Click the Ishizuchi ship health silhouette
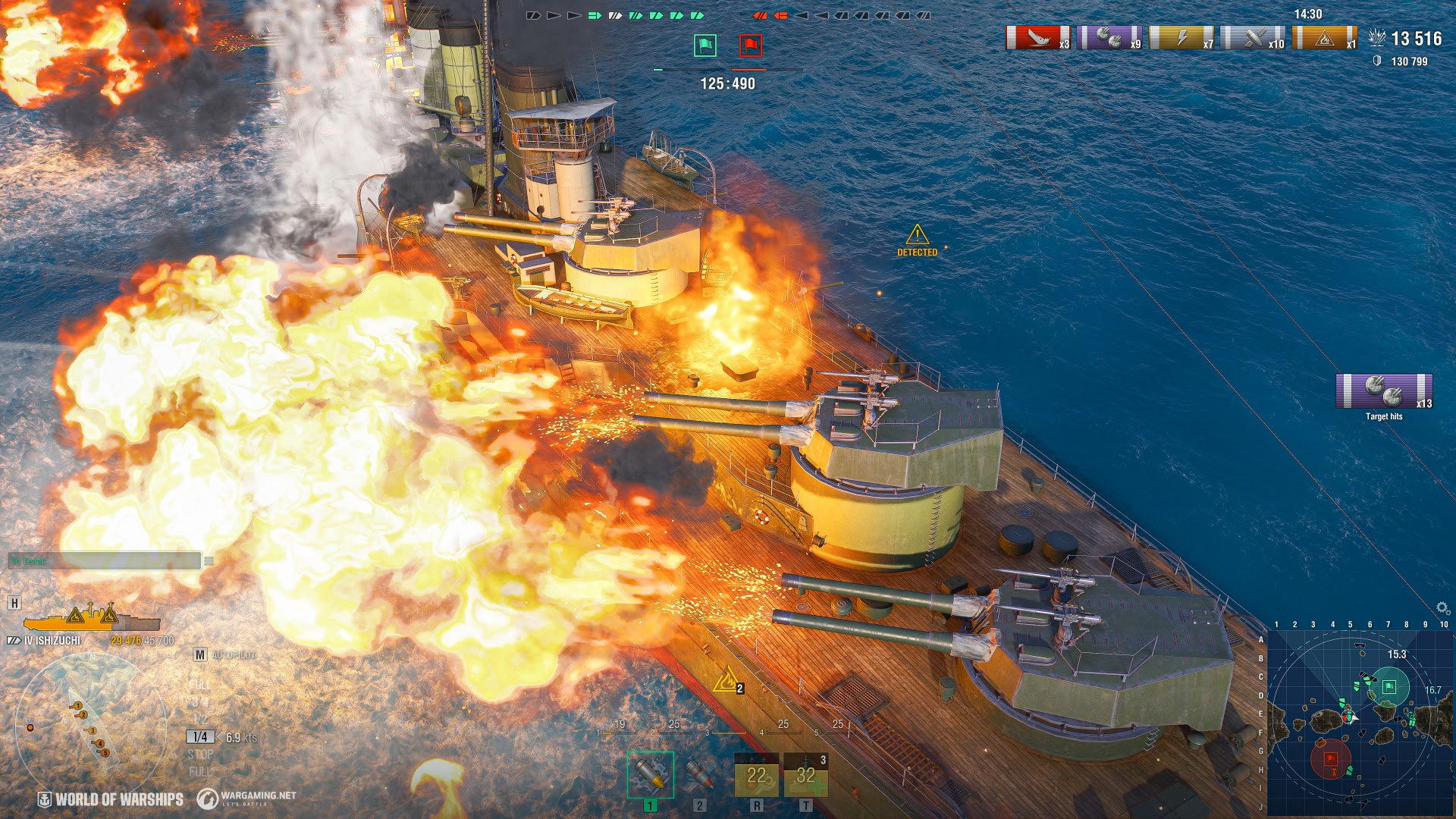Viewport: 1456px width, 819px height. pyautogui.click(x=91, y=619)
